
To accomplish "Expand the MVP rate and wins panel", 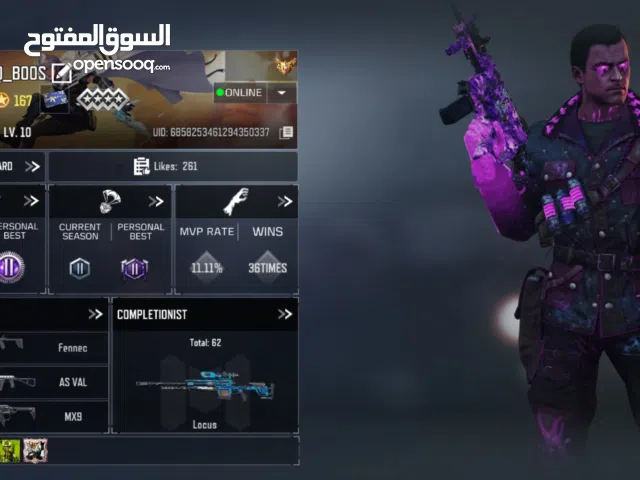I will [x=285, y=201].
